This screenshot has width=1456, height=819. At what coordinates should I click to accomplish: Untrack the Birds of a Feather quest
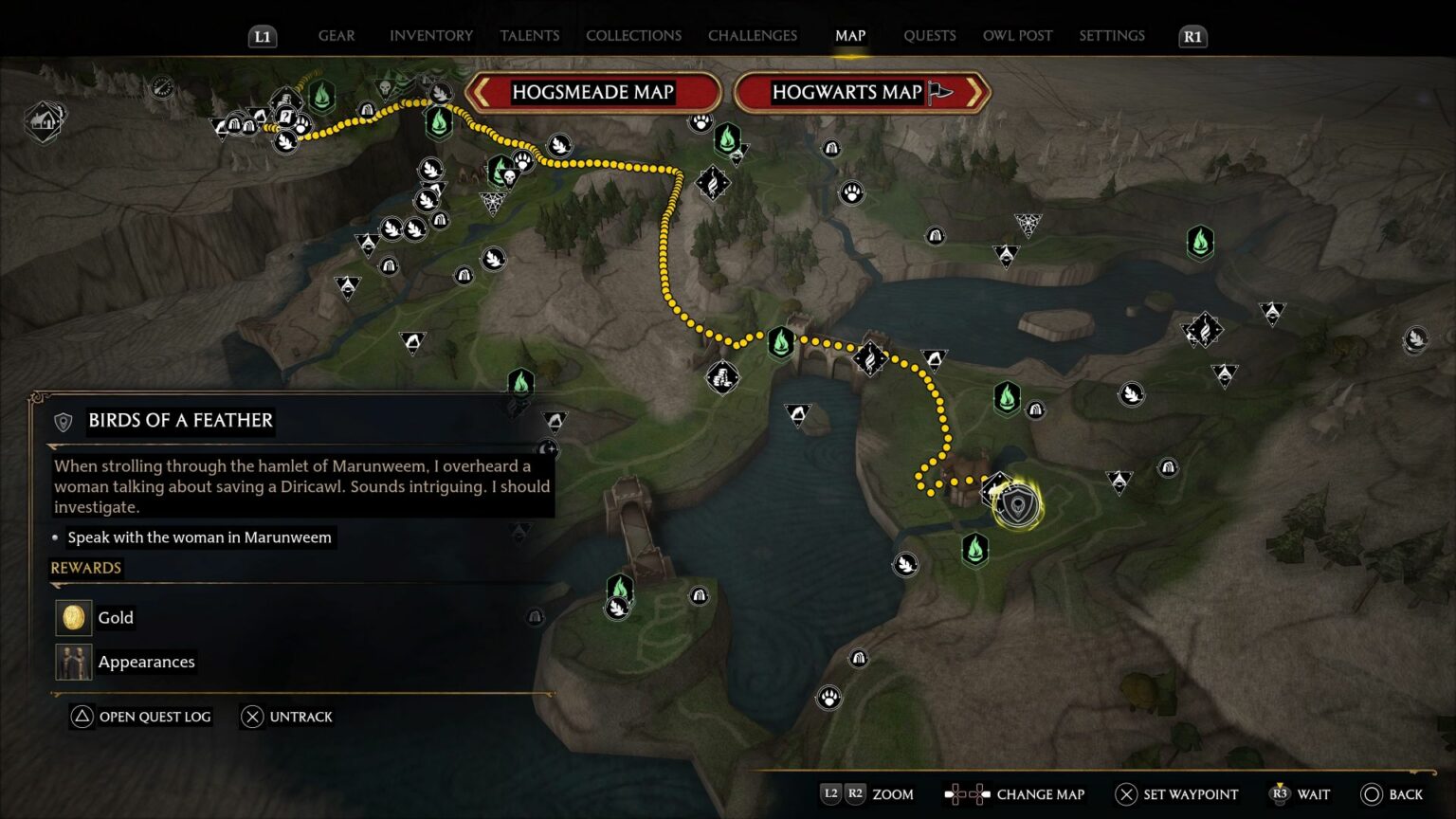[x=289, y=717]
